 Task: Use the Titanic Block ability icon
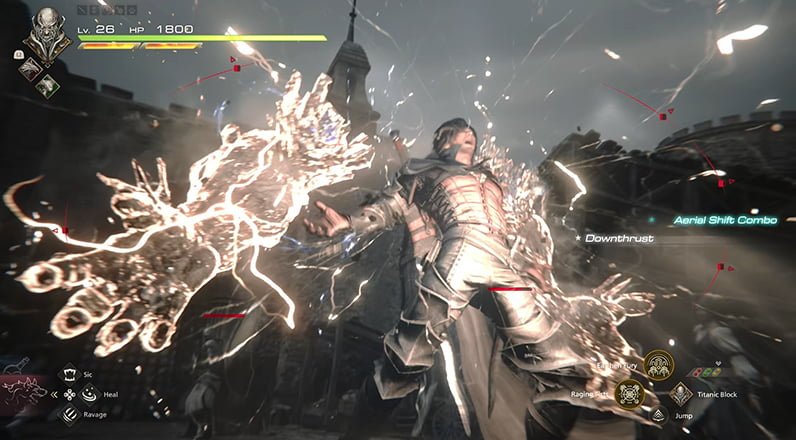[x=682, y=395]
